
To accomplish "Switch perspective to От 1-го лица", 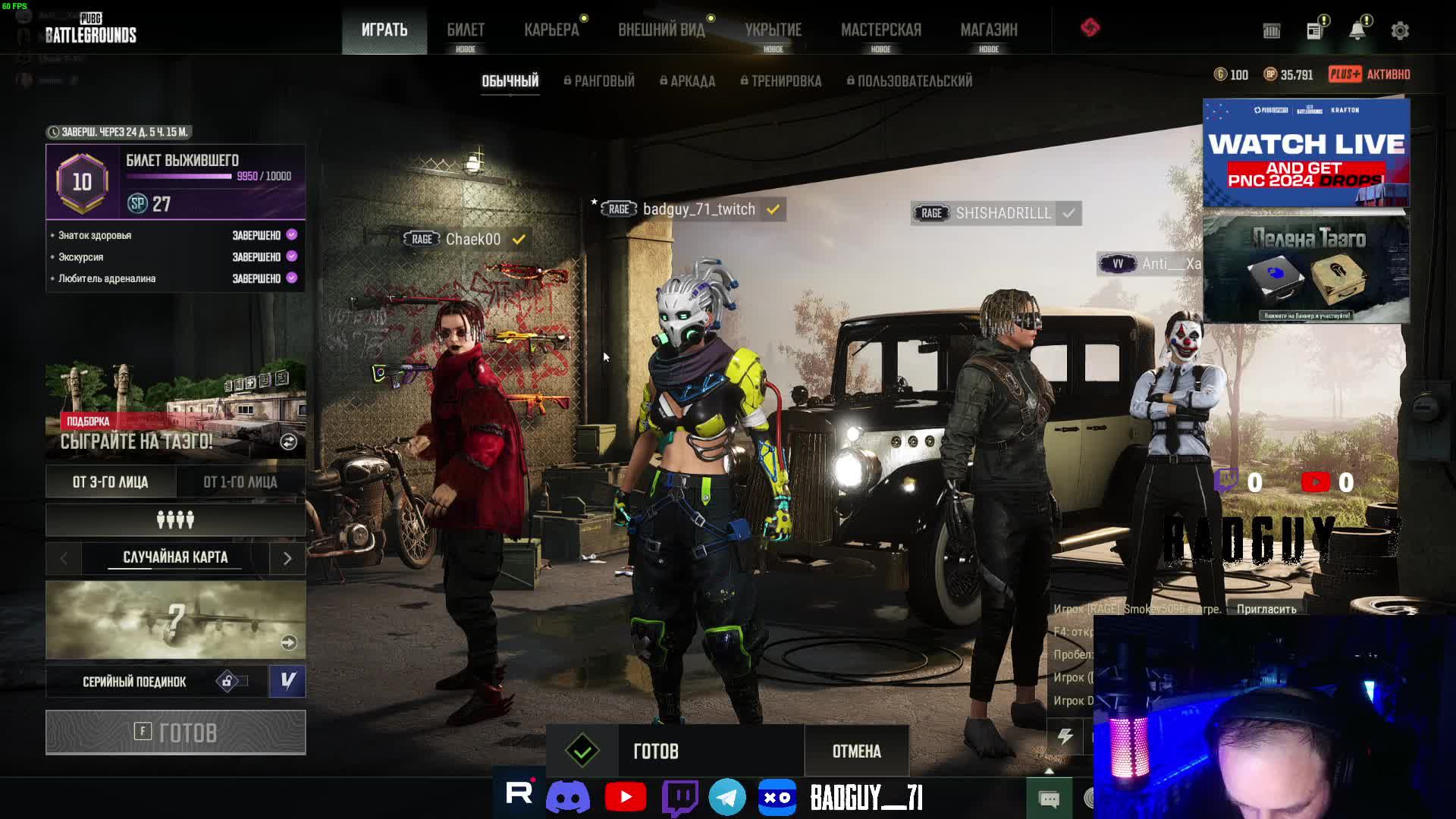I will click(240, 482).
